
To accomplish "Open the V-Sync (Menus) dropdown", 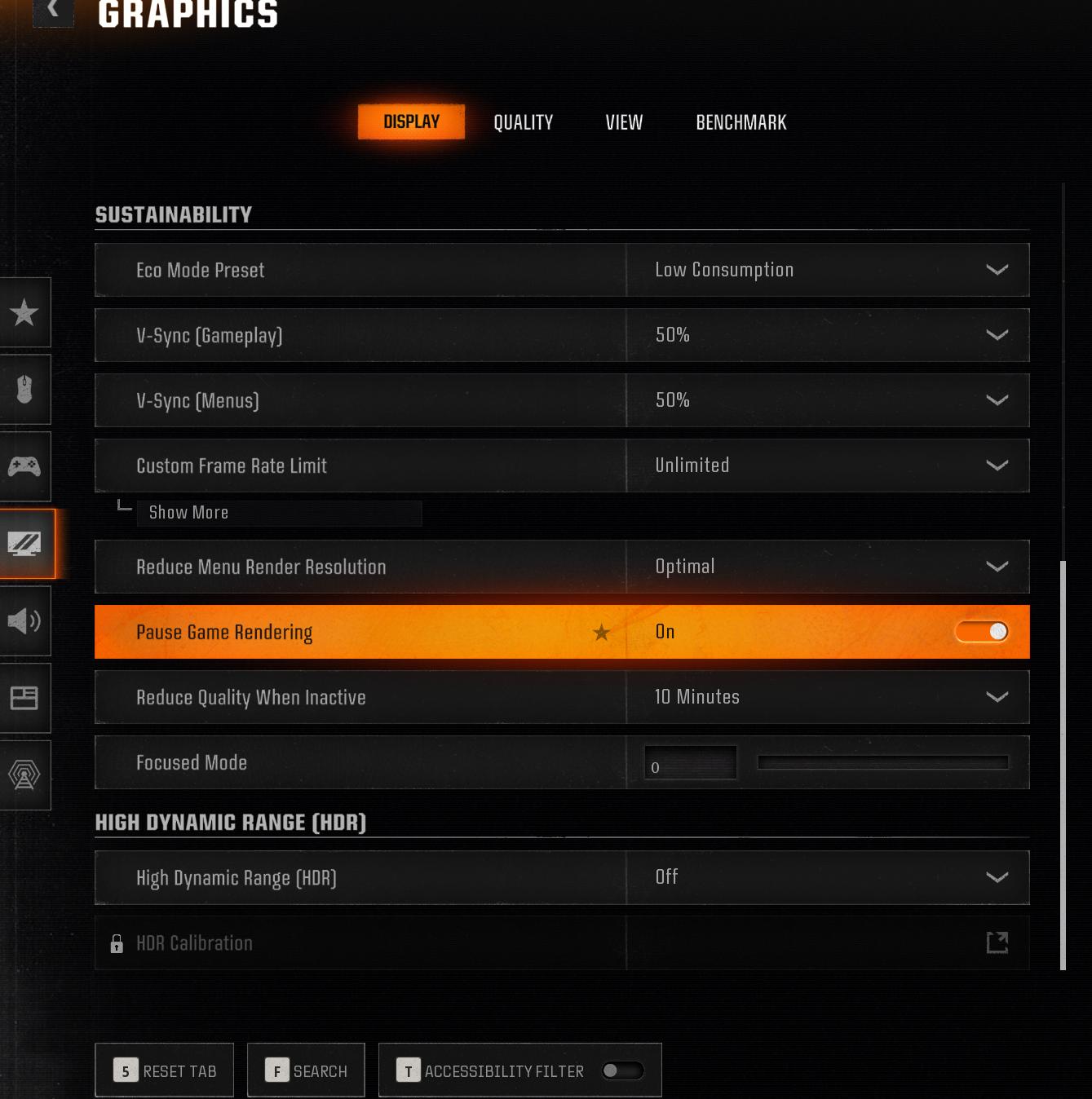I will click(x=827, y=400).
